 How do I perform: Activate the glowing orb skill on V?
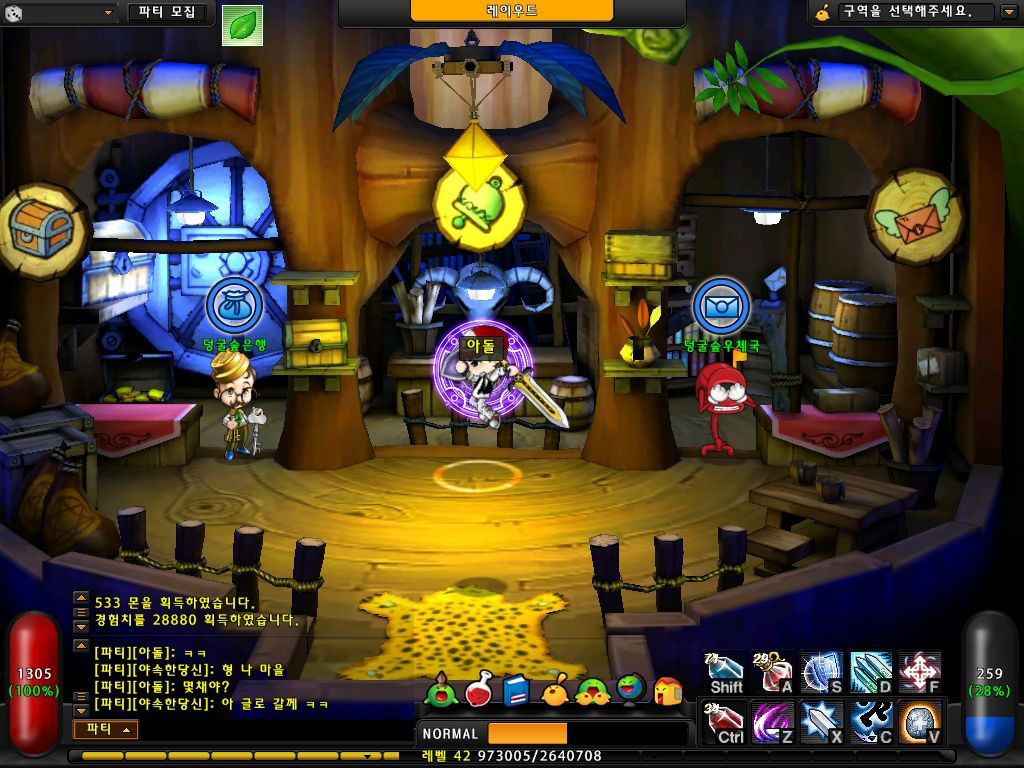point(919,722)
